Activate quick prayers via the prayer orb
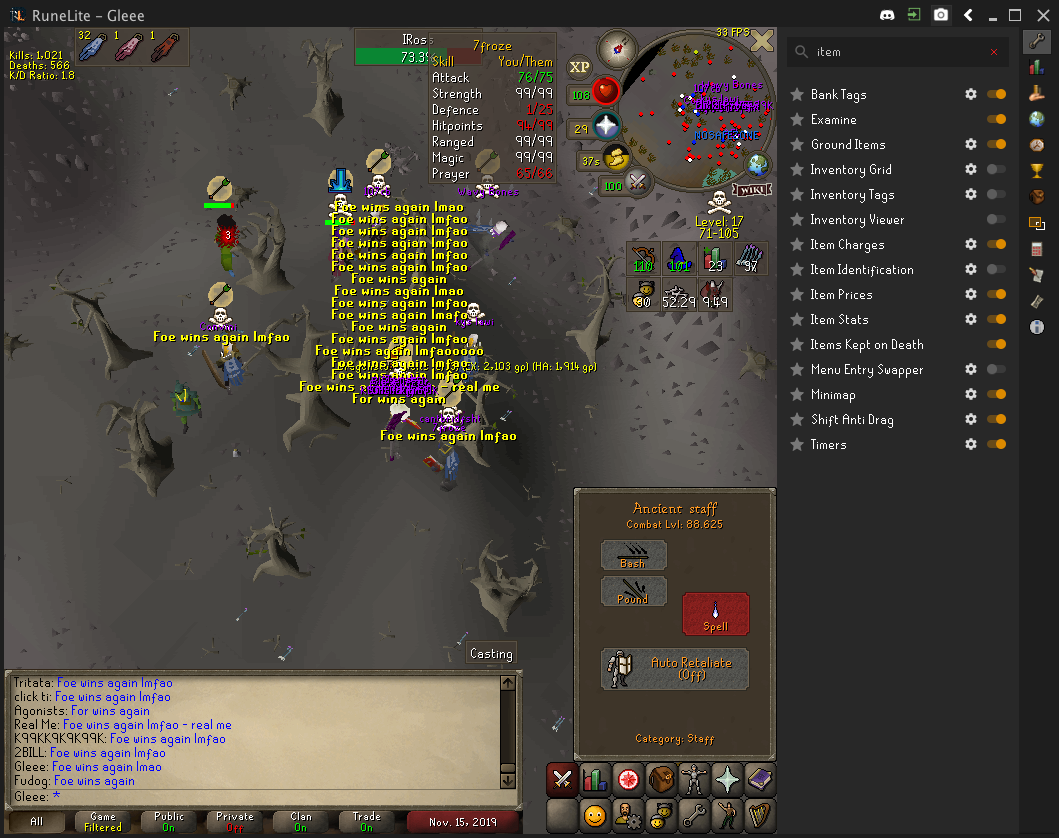Viewport: 1059px width, 838px height. pos(607,127)
